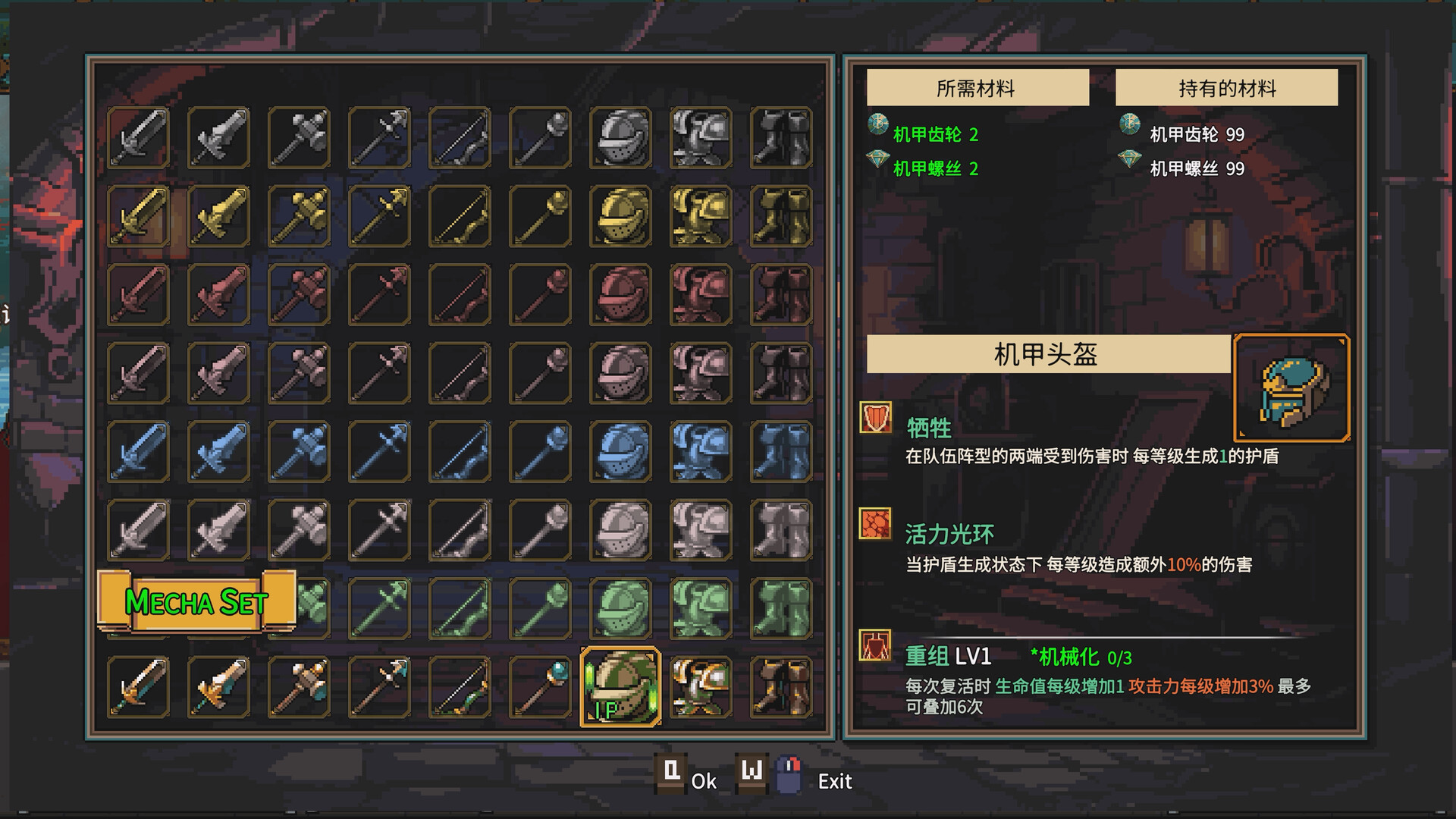Click the Mecha Set banner
This screenshot has height=819, width=1456.
tap(197, 603)
